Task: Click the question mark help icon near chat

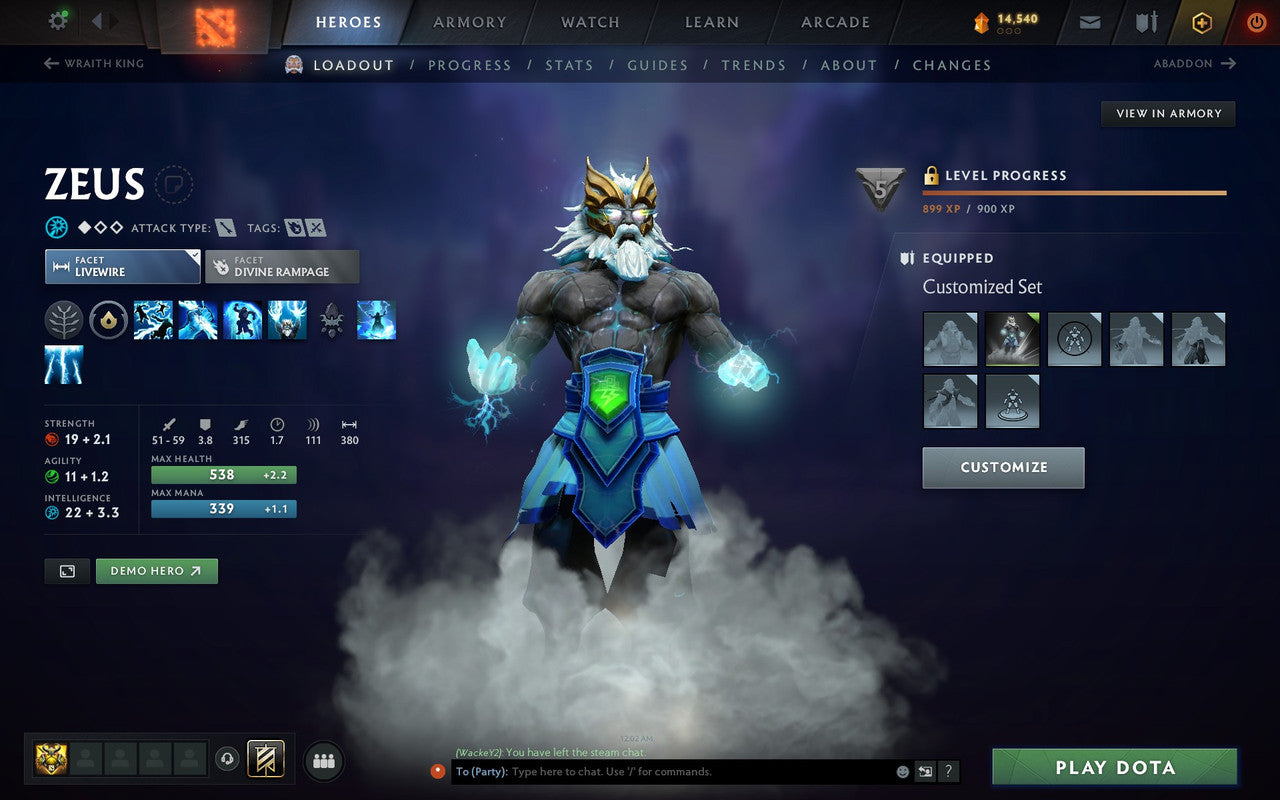Action: pyautogui.click(x=948, y=771)
